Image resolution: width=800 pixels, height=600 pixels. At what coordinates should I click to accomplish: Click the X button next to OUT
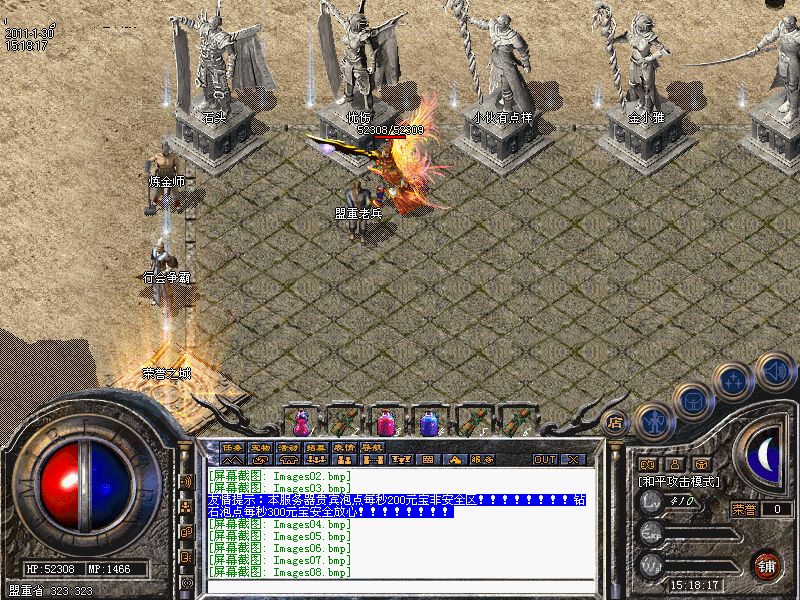[x=573, y=460]
